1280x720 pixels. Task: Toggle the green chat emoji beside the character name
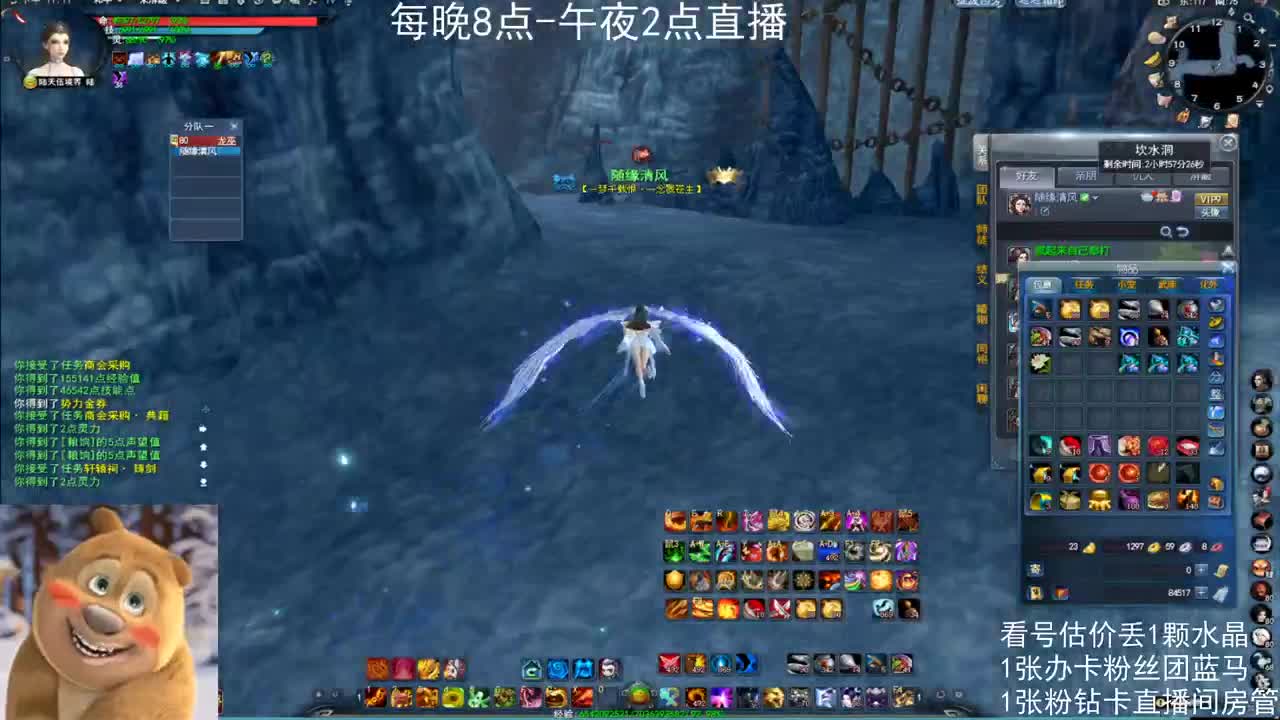point(1084,198)
